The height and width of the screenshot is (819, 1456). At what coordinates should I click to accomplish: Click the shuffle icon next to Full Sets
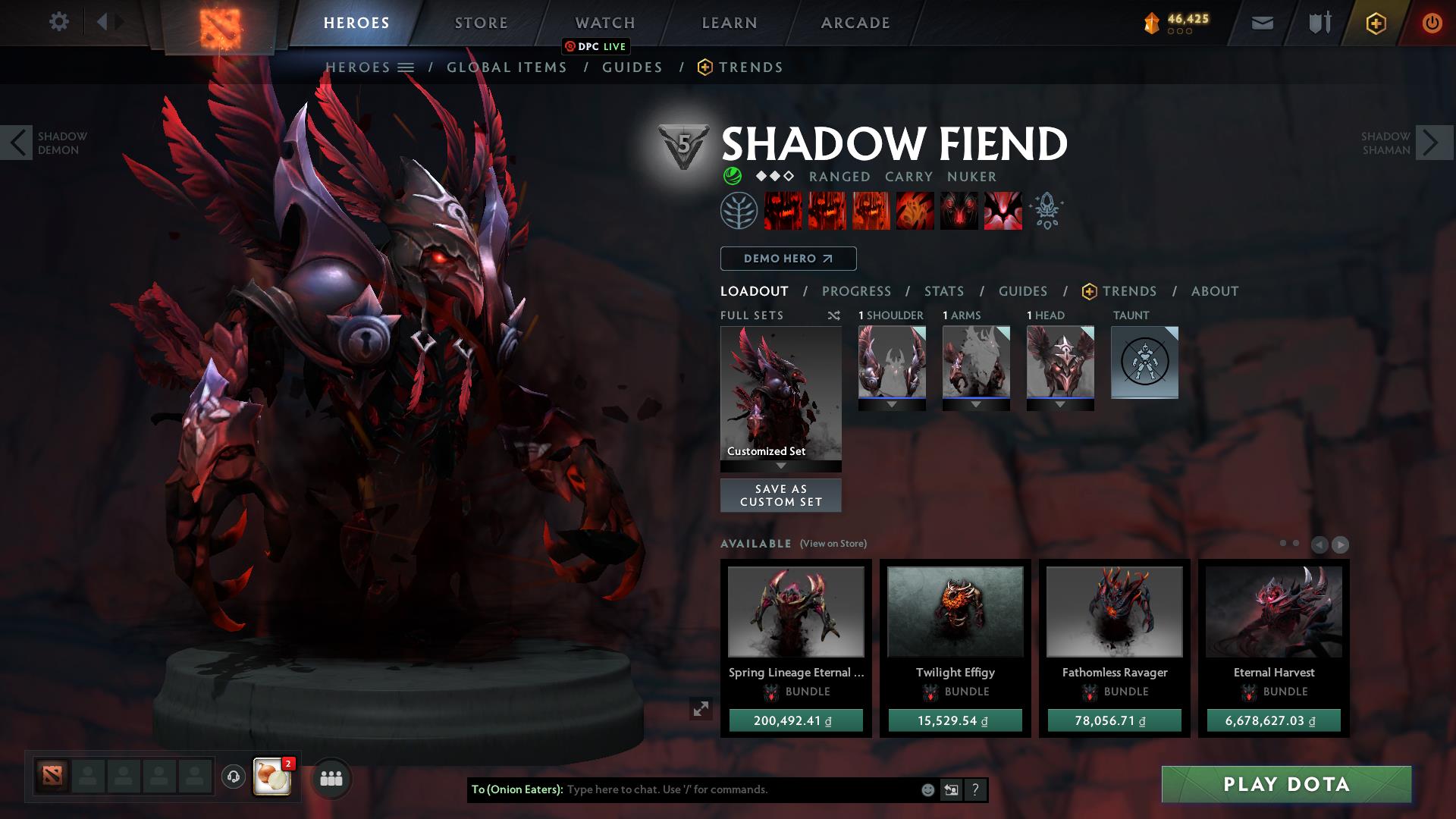pyautogui.click(x=834, y=315)
